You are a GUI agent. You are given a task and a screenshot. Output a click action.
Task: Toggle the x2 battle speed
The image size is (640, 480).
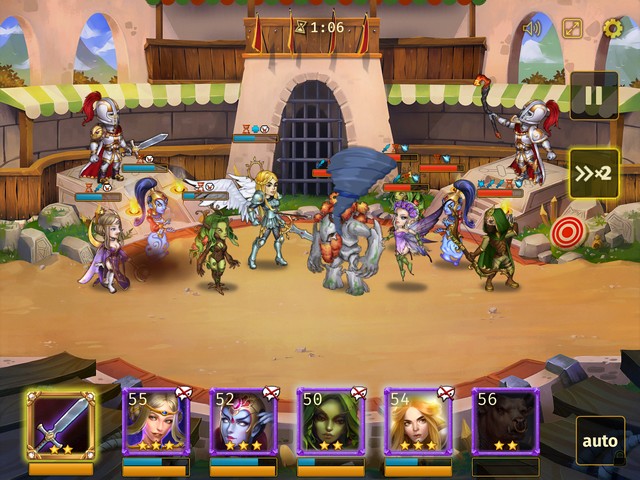click(593, 174)
